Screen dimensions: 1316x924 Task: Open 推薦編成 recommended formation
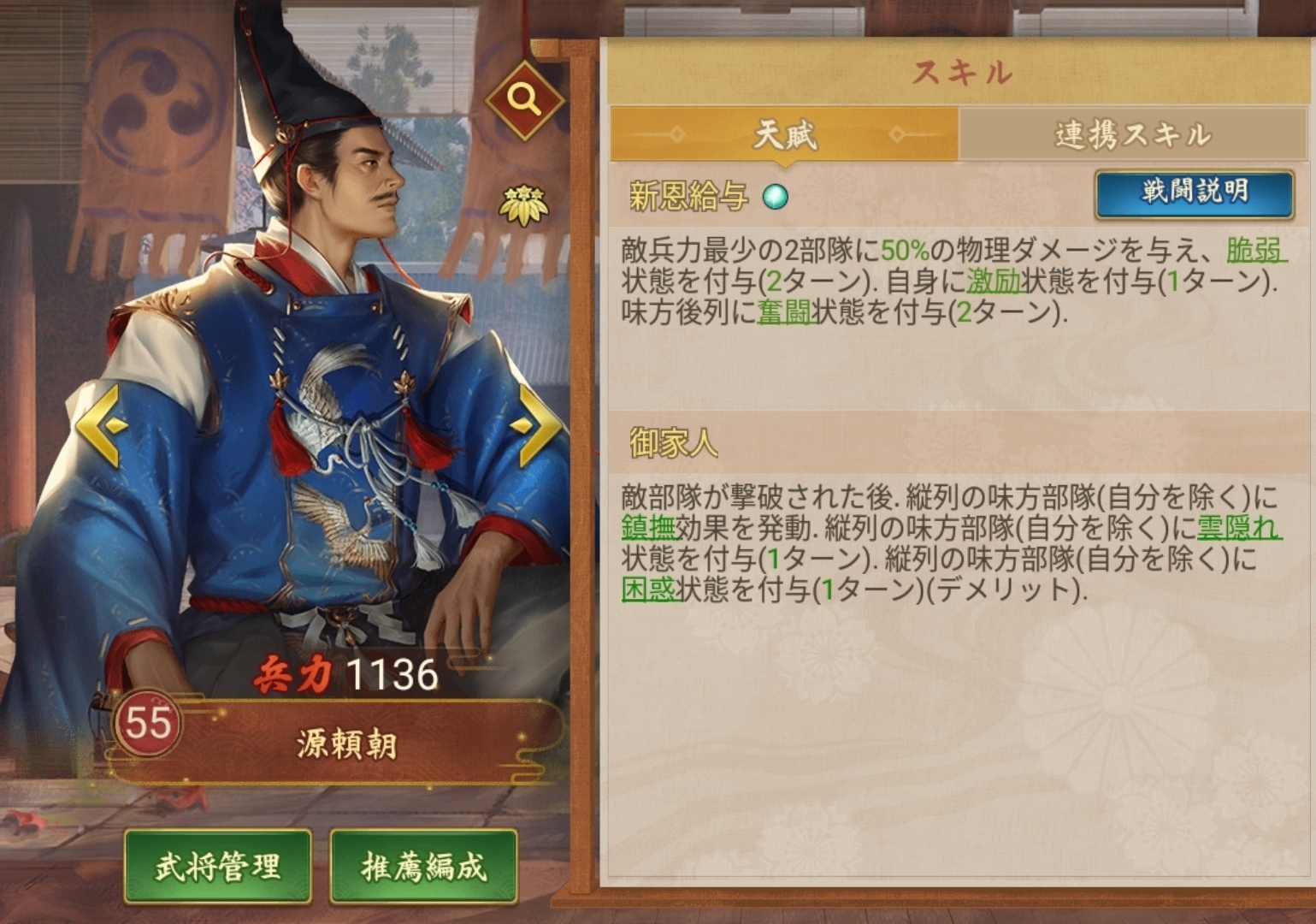tap(423, 866)
